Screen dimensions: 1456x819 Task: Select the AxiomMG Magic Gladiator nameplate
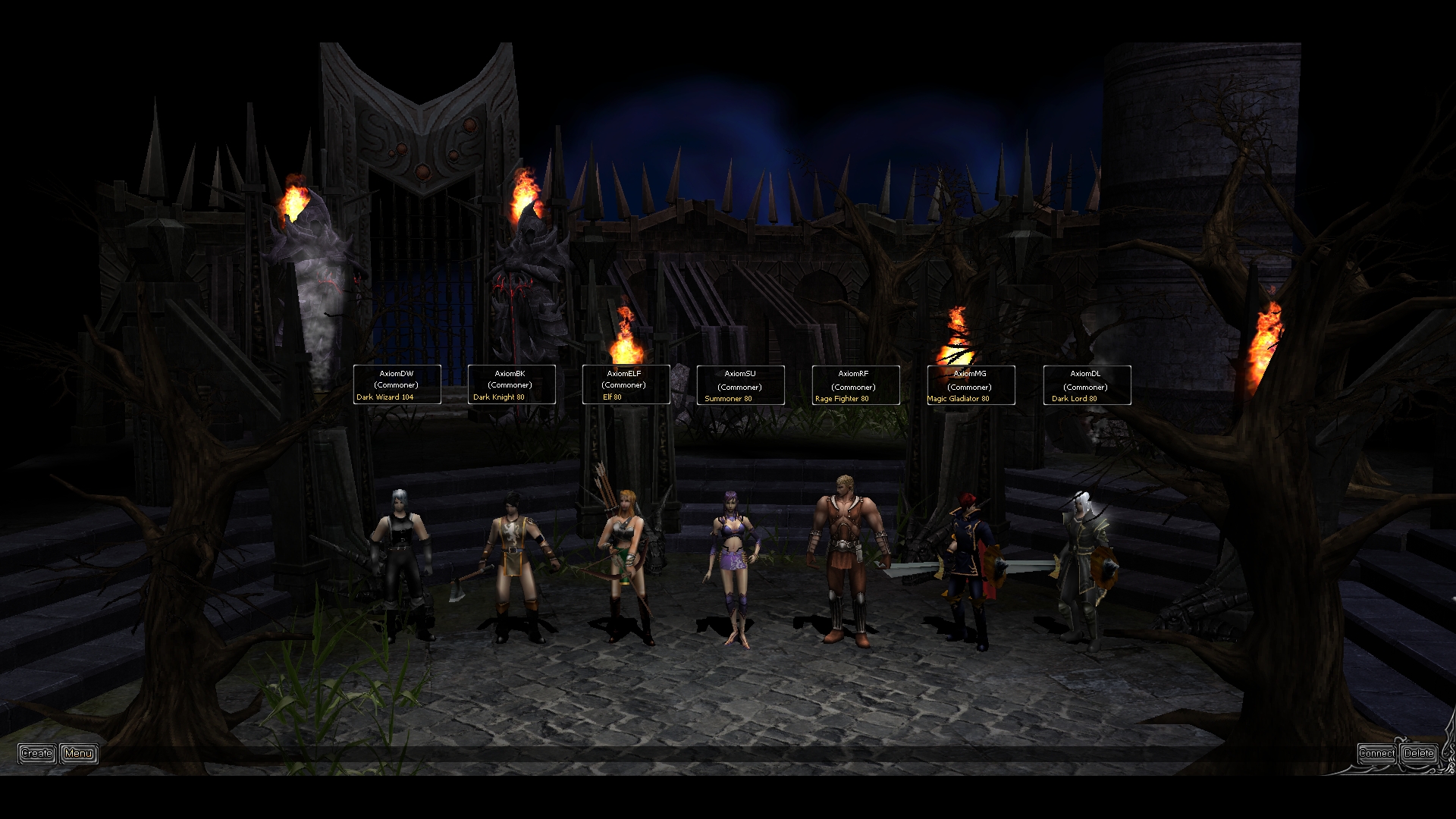pyautogui.click(x=971, y=385)
